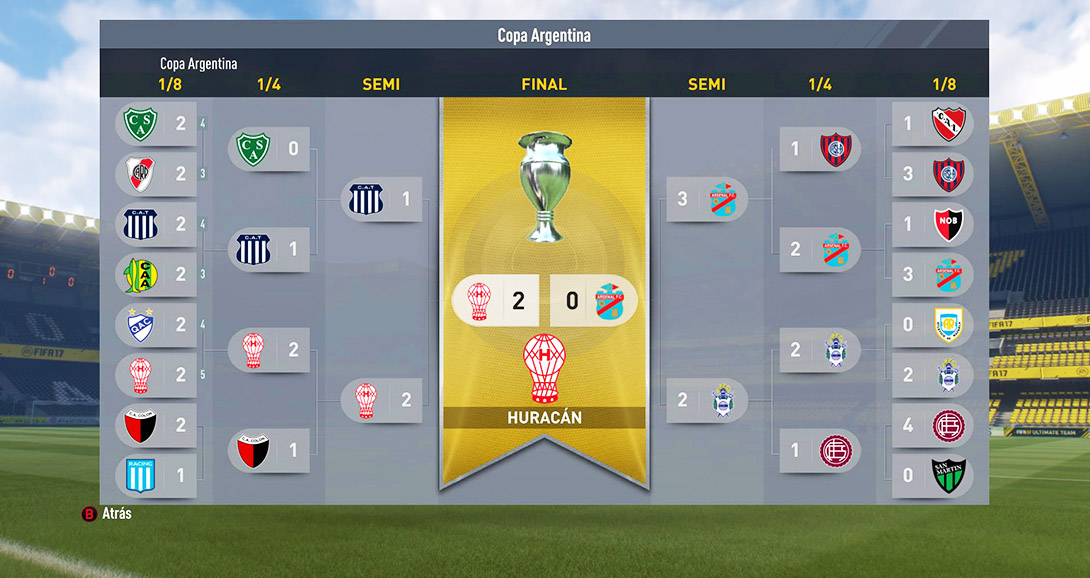Viewport: 1090px width, 578px height.
Task: Select Talleres' semi-final tile
Action: 381,199
